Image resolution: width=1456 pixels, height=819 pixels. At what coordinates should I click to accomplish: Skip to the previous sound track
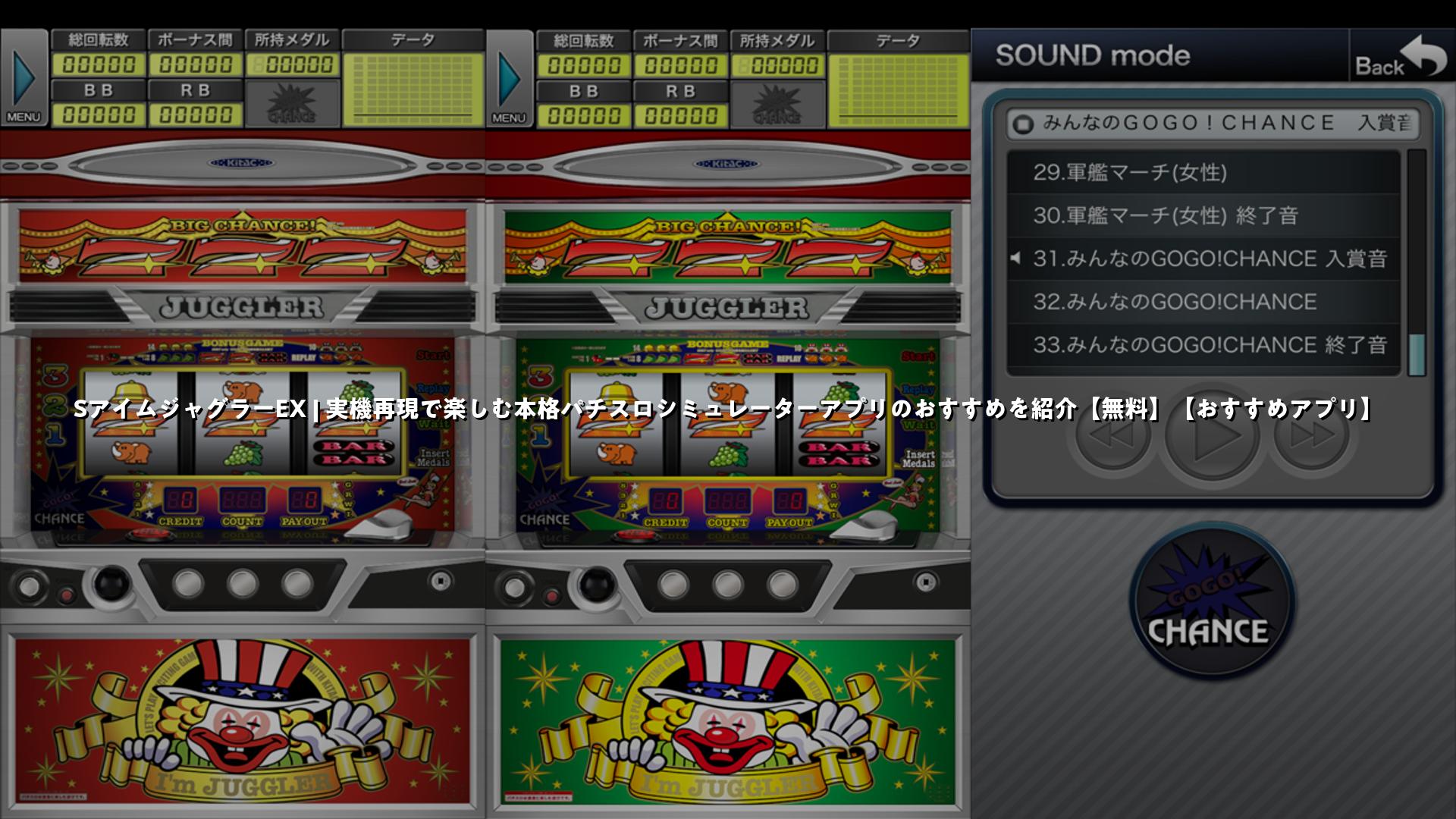(x=1112, y=436)
